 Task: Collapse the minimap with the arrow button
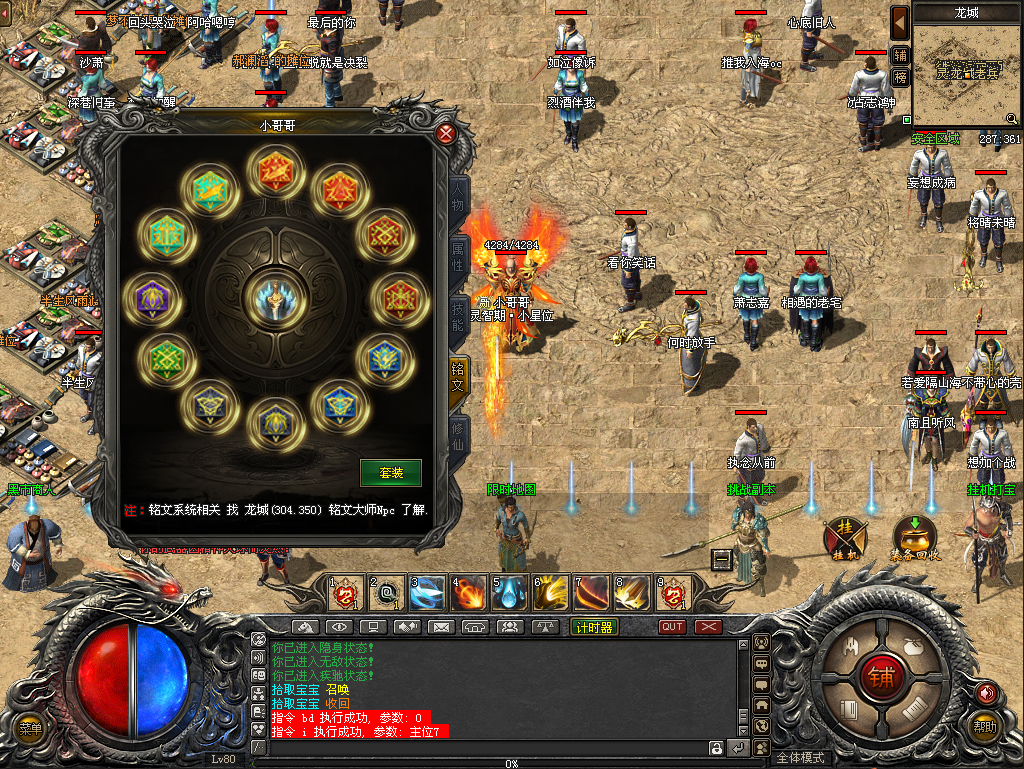(x=900, y=20)
